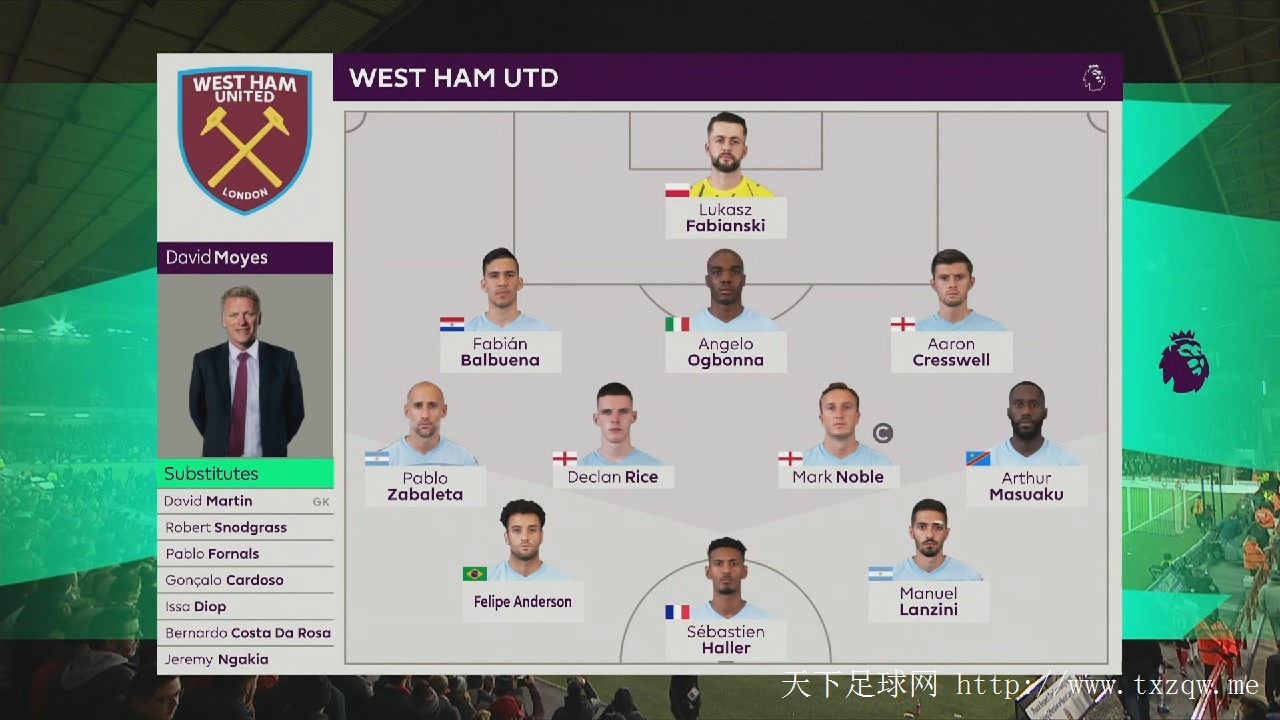Viewport: 1280px width, 720px height.
Task: Select Robert Snodgrass from the substitutes
Action: pos(245,528)
